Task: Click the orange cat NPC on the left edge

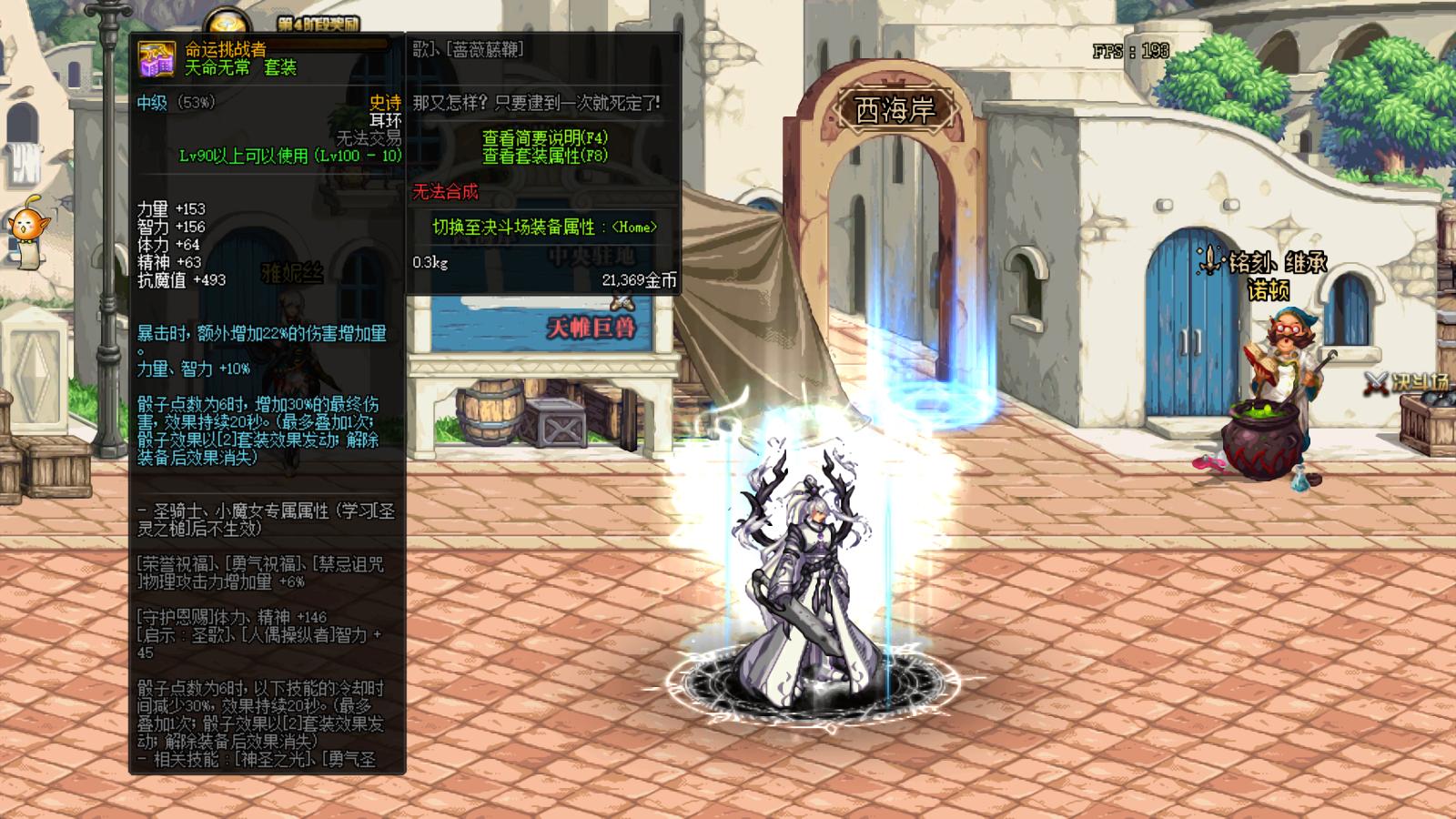Action: [29, 229]
